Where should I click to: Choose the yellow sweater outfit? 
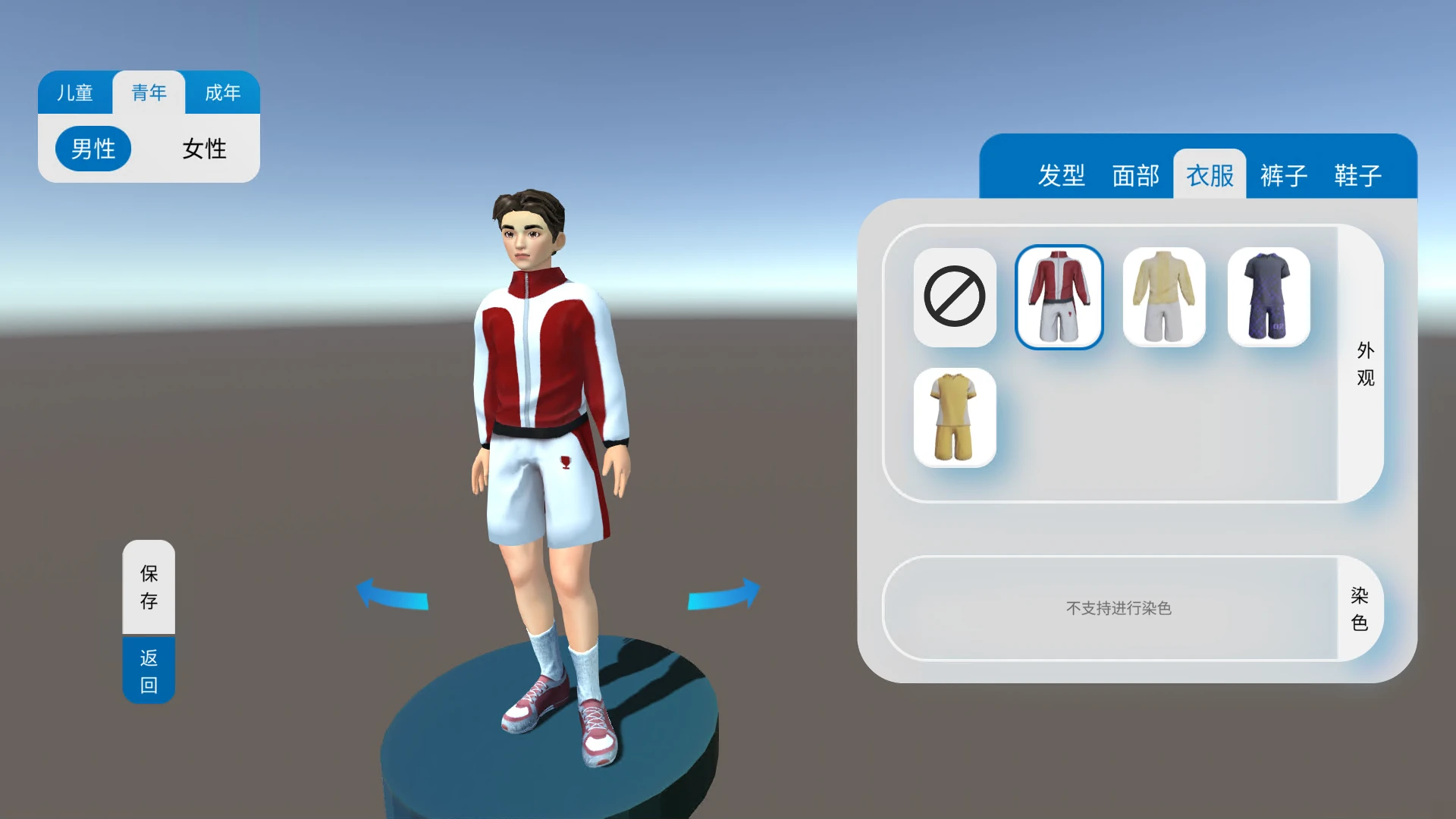1164,297
